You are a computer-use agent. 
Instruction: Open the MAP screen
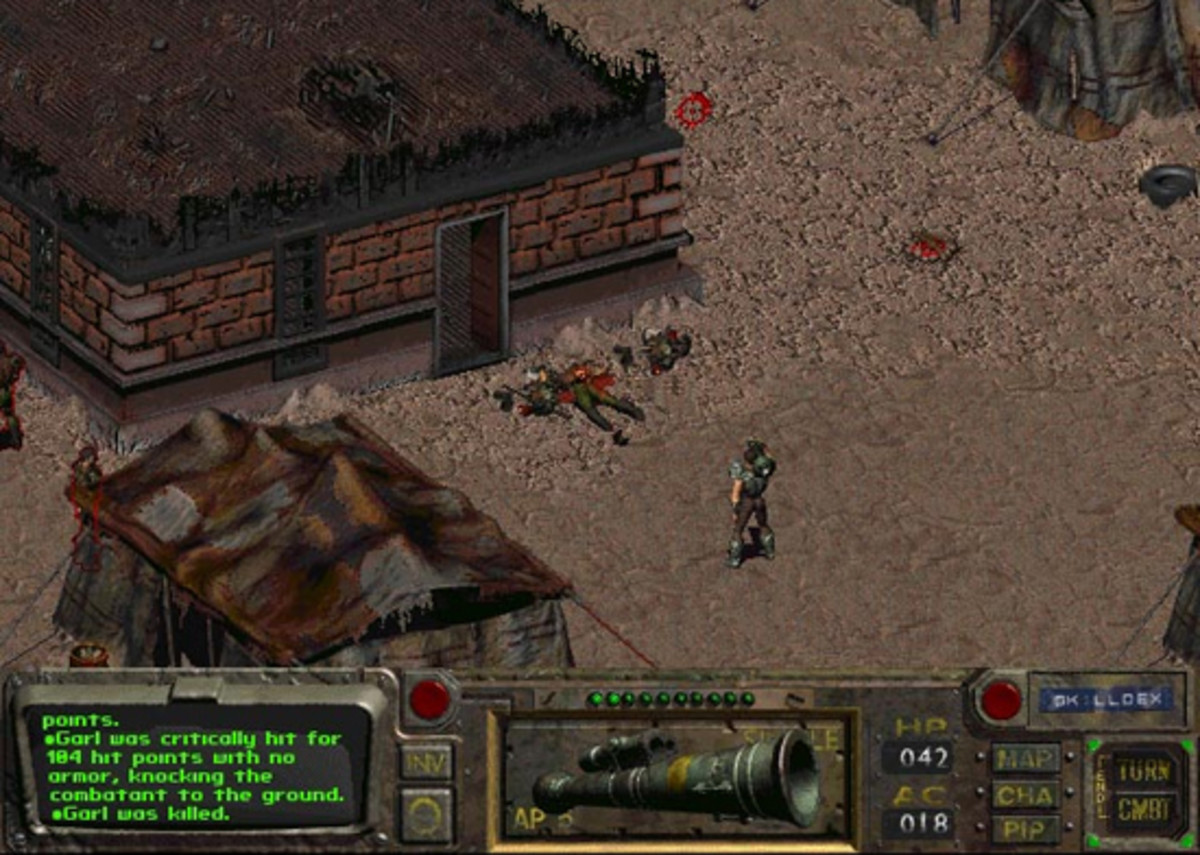(1026, 758)
